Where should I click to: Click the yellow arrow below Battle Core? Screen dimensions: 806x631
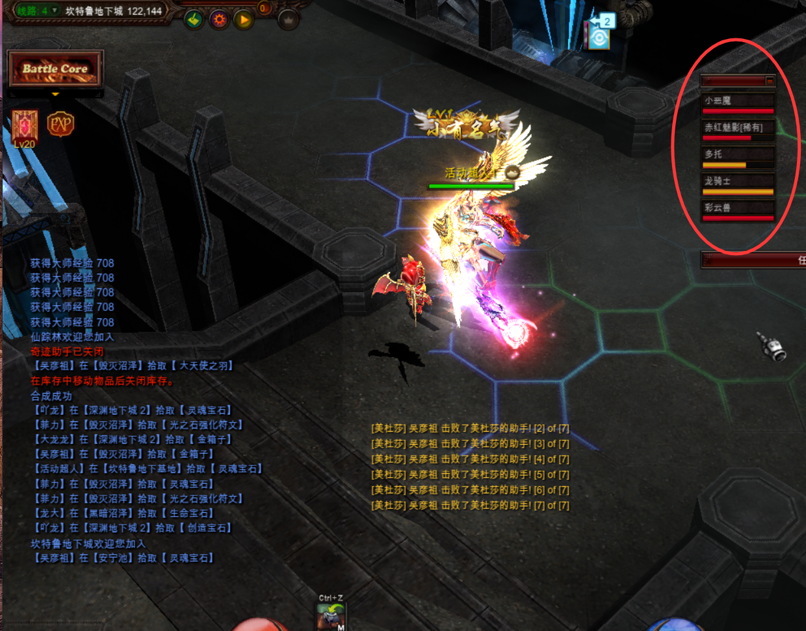pyautogui.click(x=55, y=95)
